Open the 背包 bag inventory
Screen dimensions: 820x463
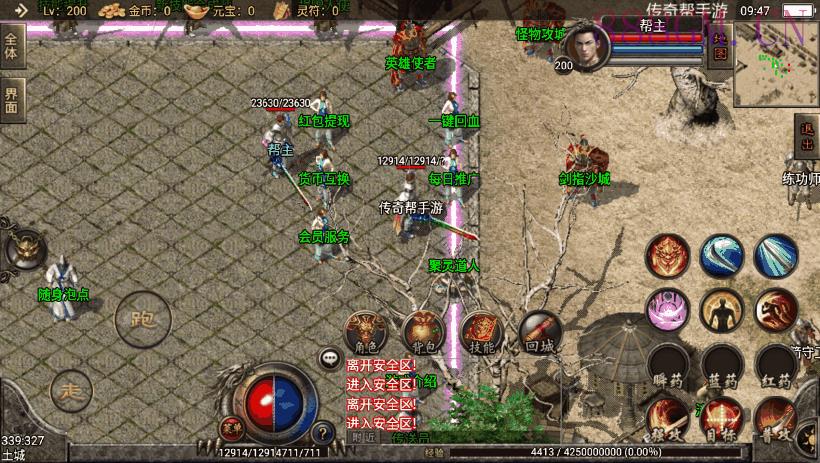click(x=423, y=331)
